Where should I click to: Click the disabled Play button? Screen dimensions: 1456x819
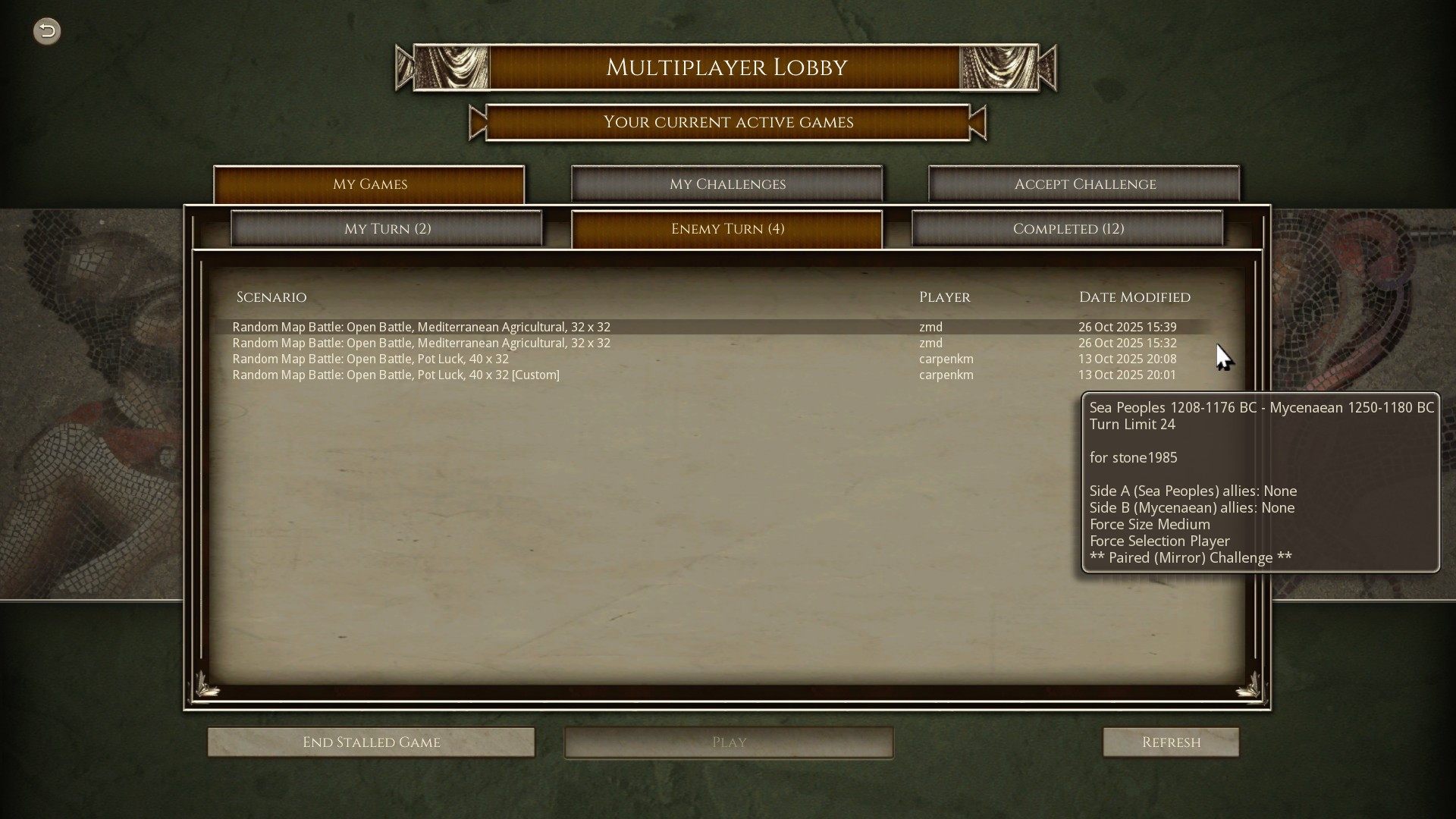(728, 742)
